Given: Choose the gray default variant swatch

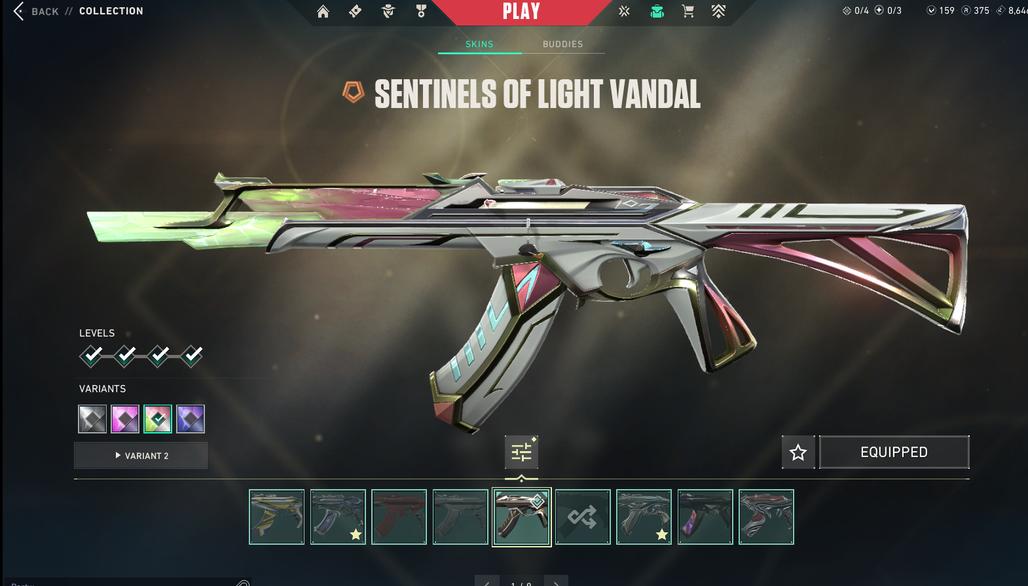Looking at the screenshot, I should coord(92,419).
